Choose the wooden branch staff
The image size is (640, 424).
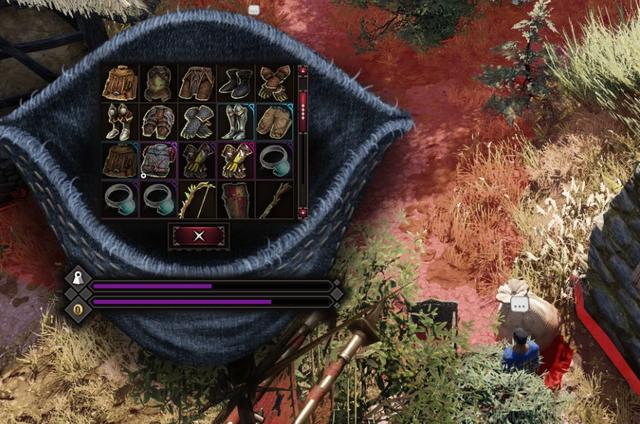pos(274,199)
